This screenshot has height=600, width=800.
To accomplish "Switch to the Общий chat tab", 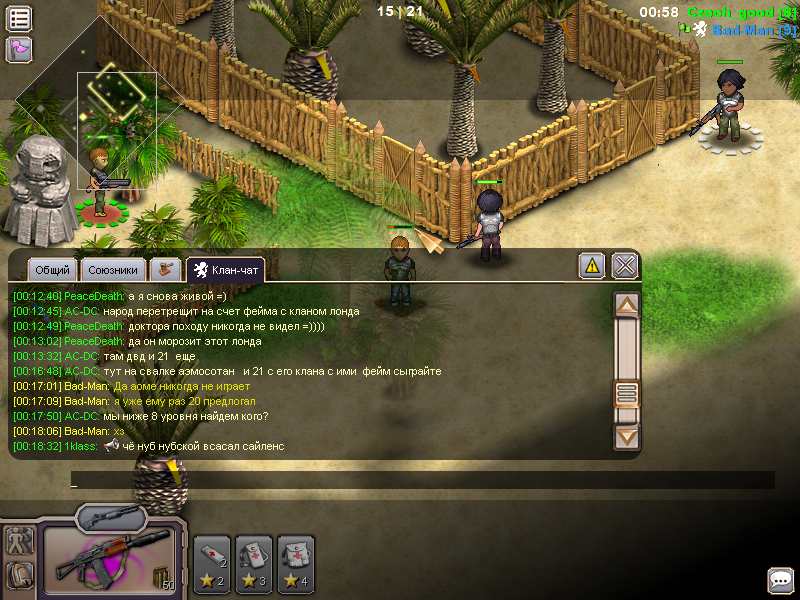I will (52, 269).
